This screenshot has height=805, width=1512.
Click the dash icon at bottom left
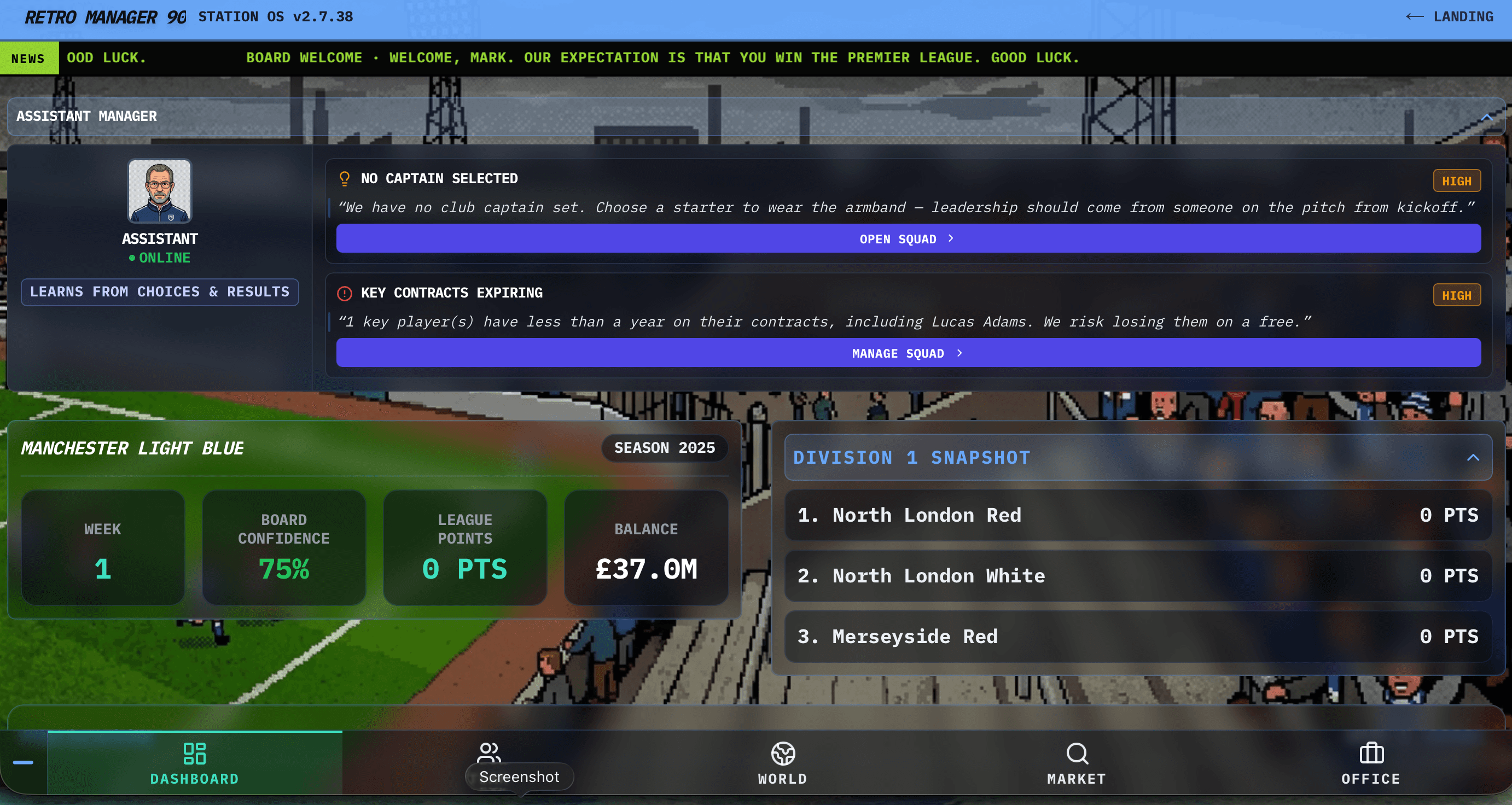(24, 763)
